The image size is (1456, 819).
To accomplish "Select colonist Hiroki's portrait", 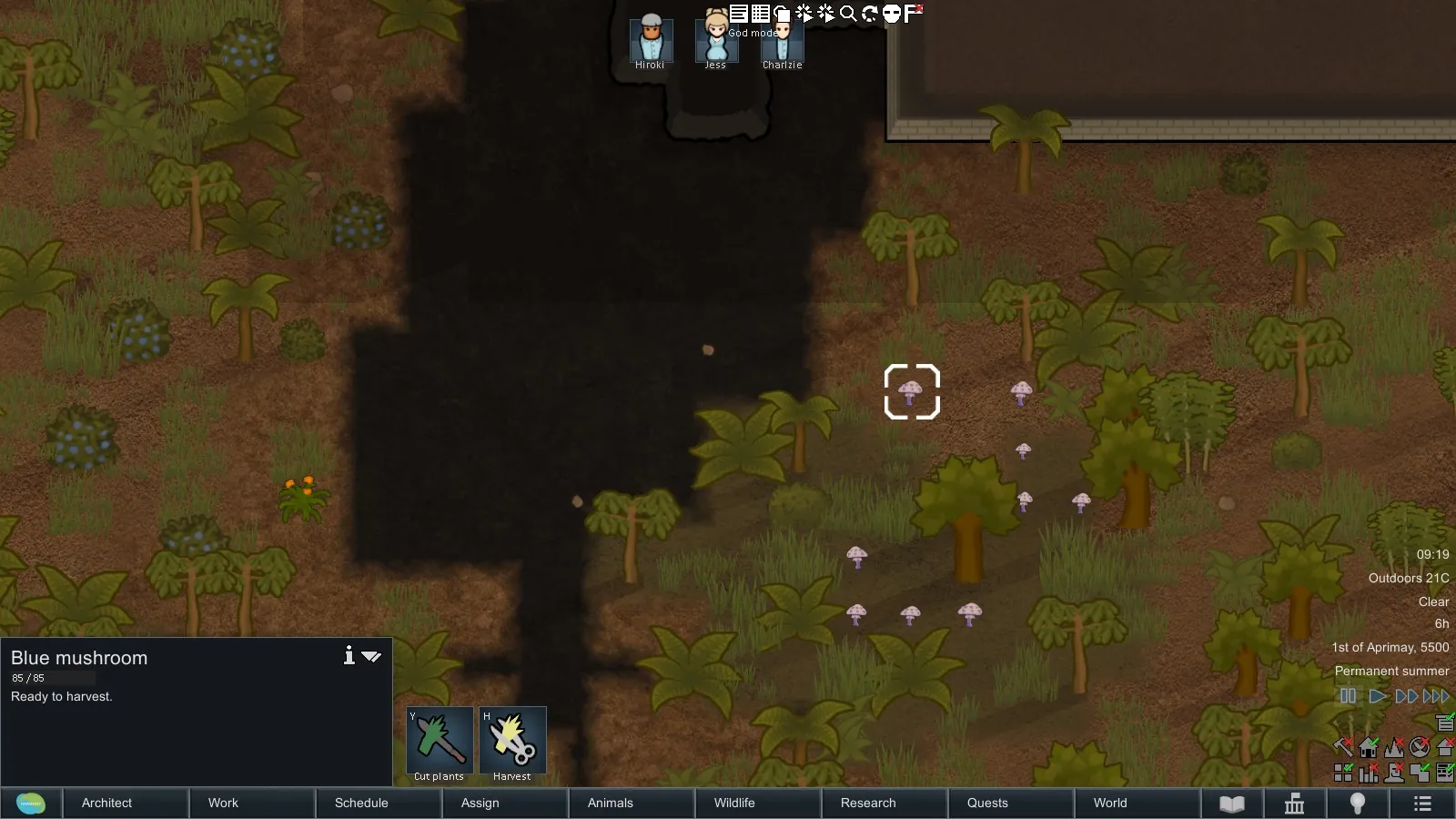I will (x=651, y=41).
